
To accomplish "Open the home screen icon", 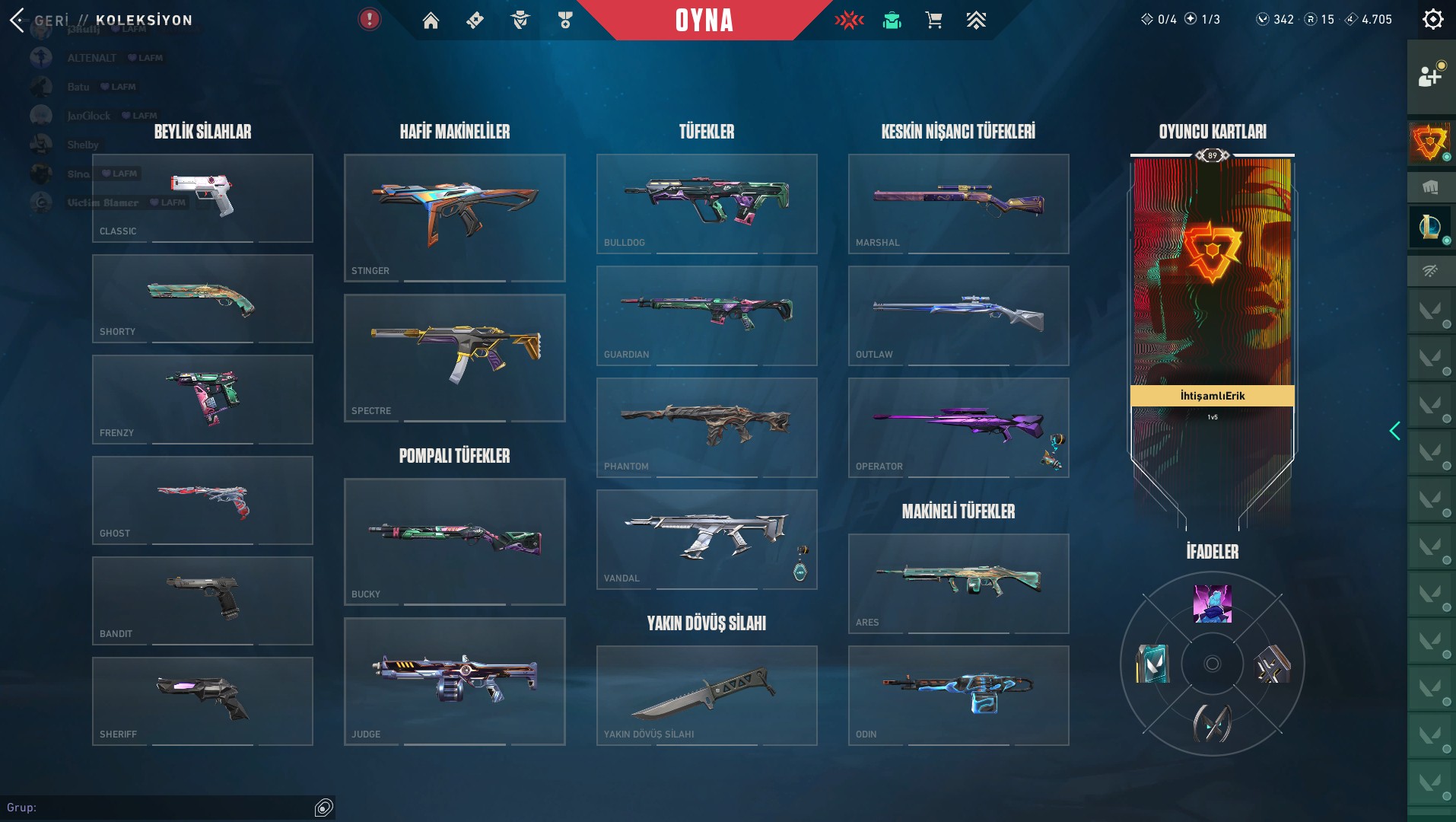I will tap(431, 21).
